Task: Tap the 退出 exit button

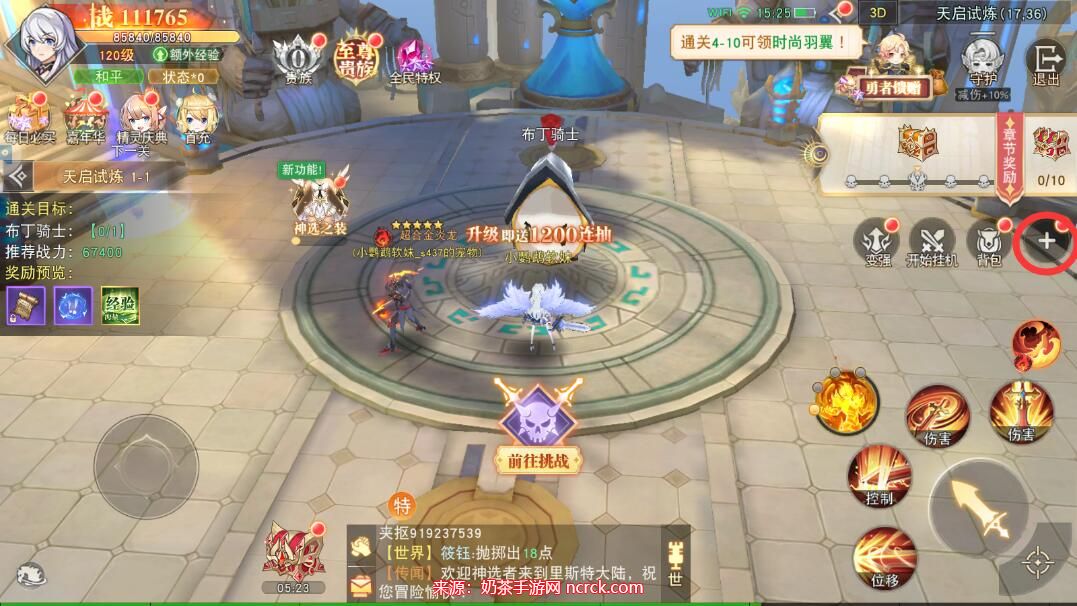Action: point(1046,62)
